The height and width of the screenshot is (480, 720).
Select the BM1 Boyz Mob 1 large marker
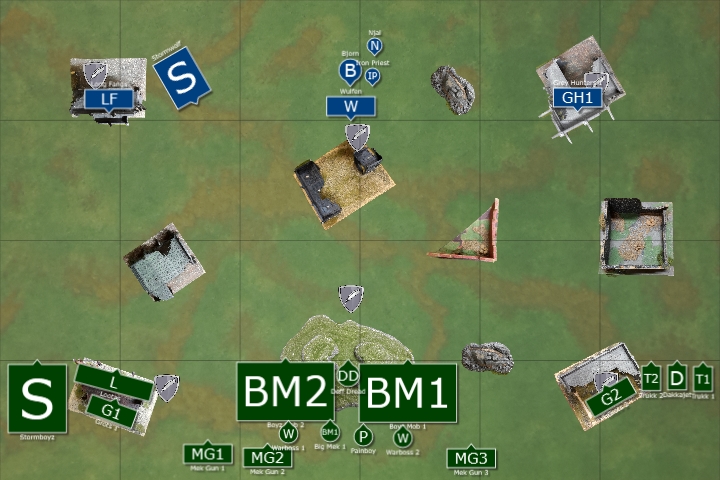point(408,393)
